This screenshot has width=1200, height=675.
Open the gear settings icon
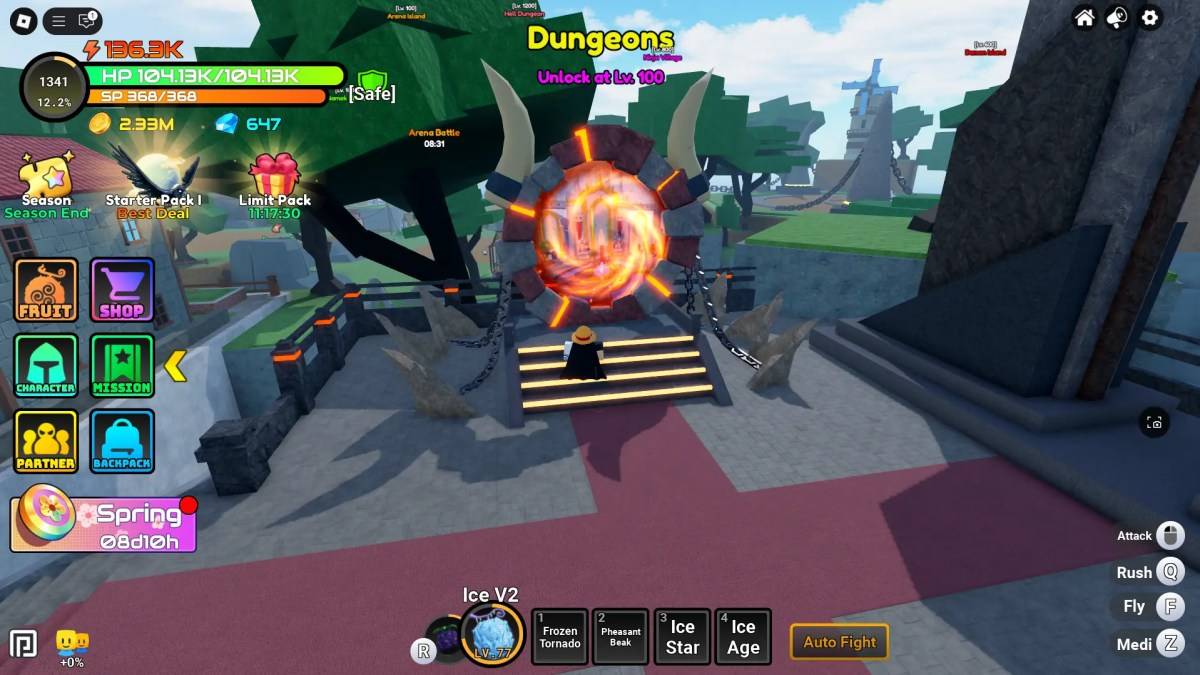pos(1150,18)
